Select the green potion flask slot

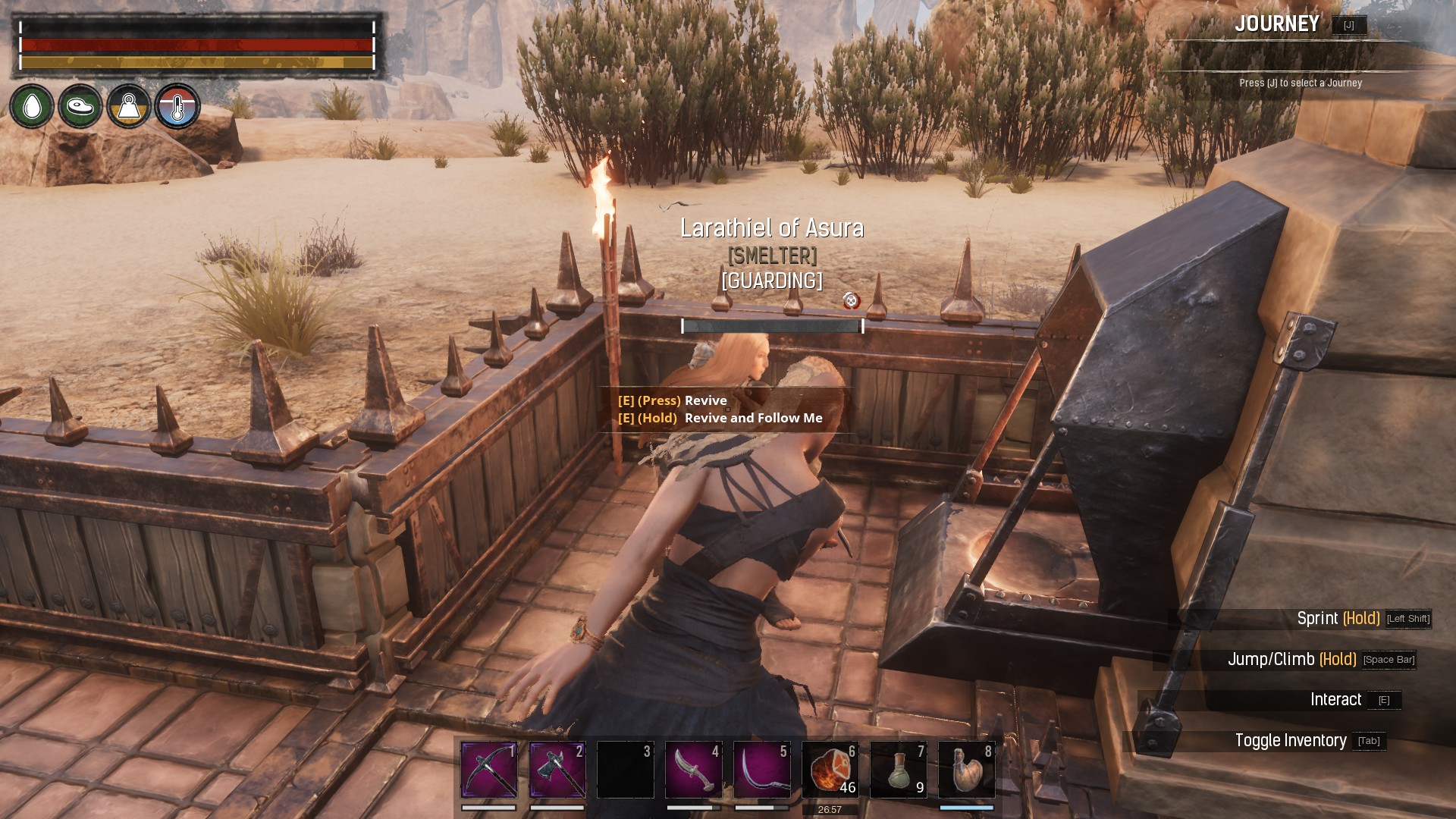coord(899,770)
